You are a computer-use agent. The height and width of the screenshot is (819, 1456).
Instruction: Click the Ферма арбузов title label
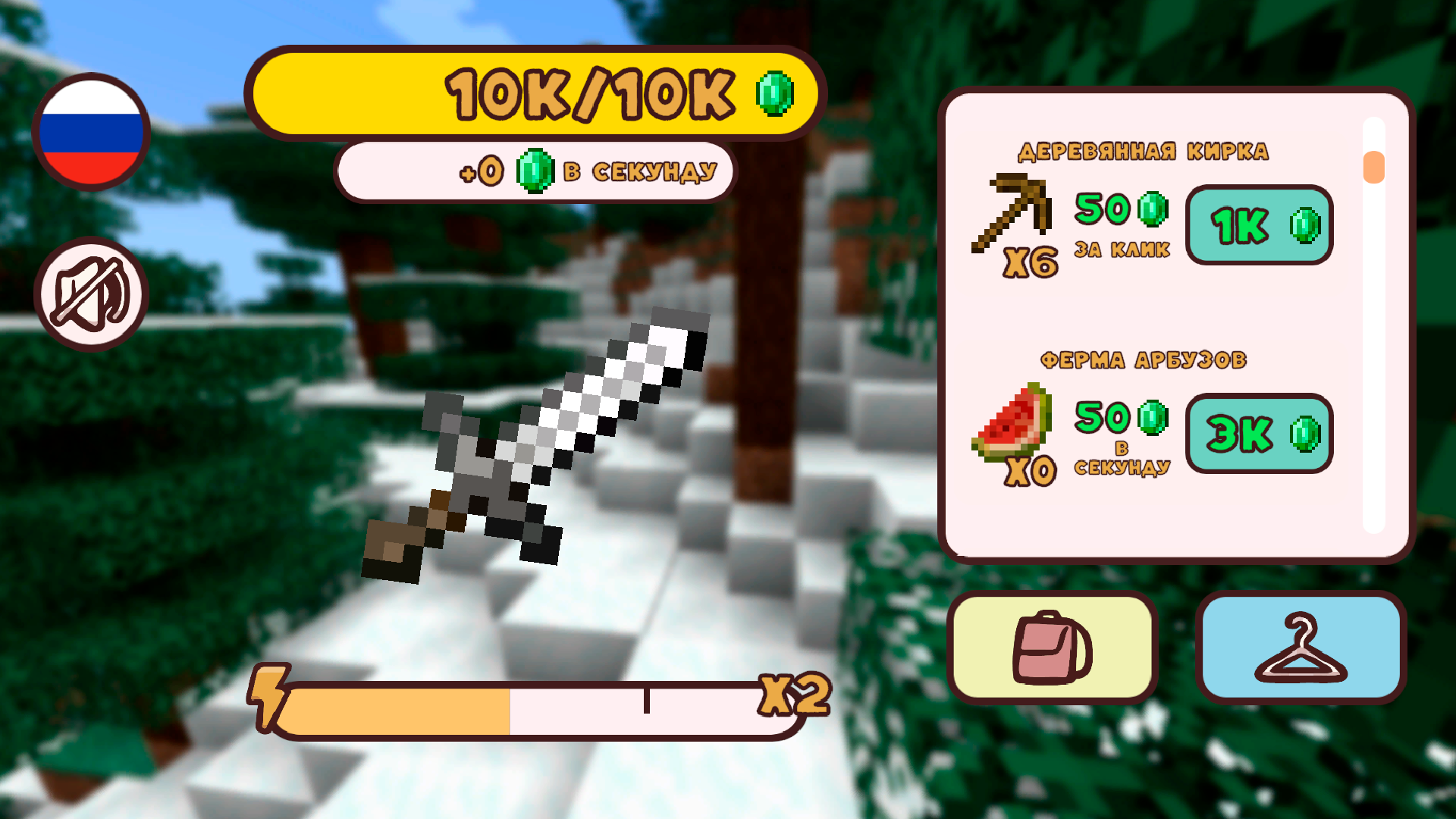pos(1144,359)
